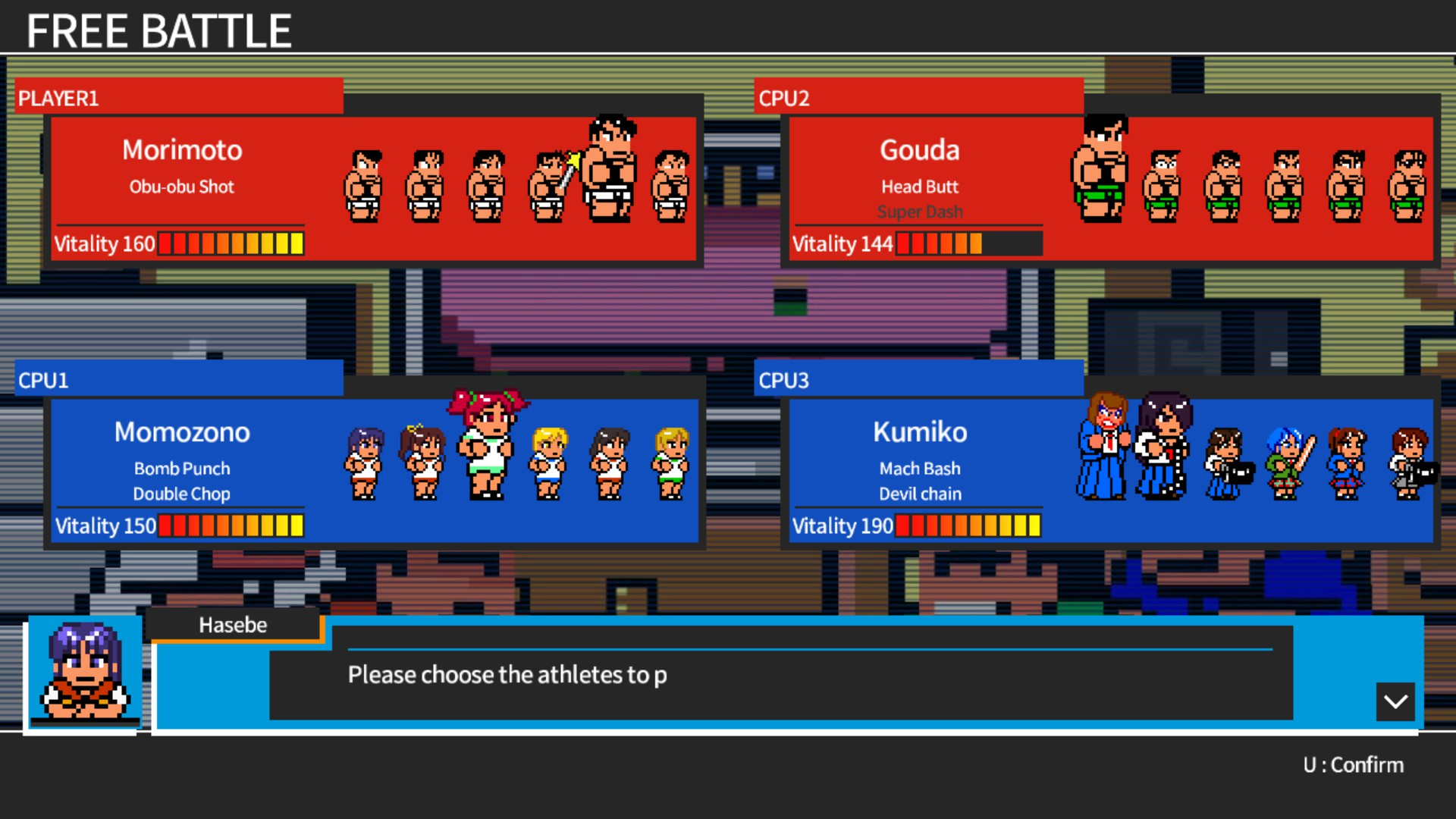Select the enlarged dark-haired Kumiko sprite

point(1163,447)
